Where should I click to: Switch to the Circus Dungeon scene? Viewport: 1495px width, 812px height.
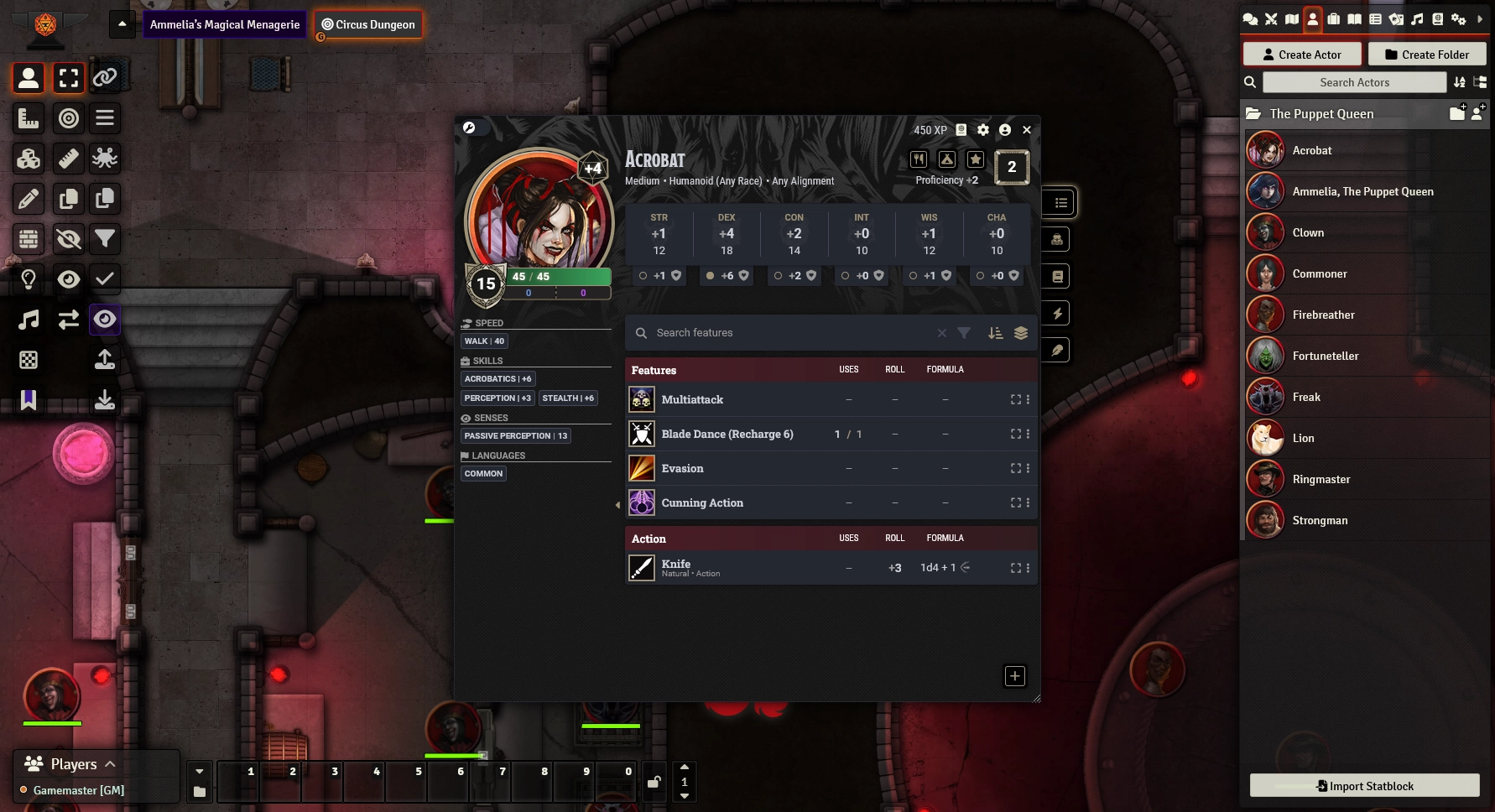pyautogui.click(x=368, y=24)
